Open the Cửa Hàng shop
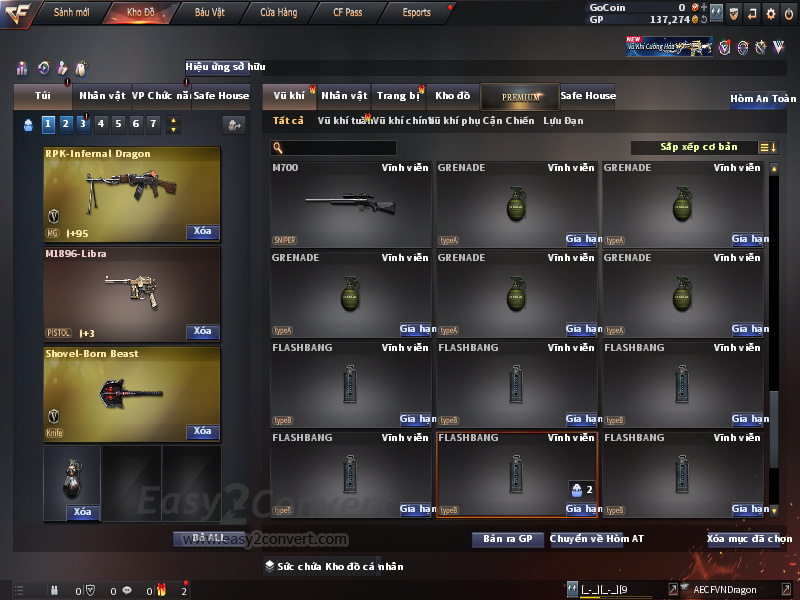This screenshot has width=800, height=600. pyautogui.click(x=278, y=13)
